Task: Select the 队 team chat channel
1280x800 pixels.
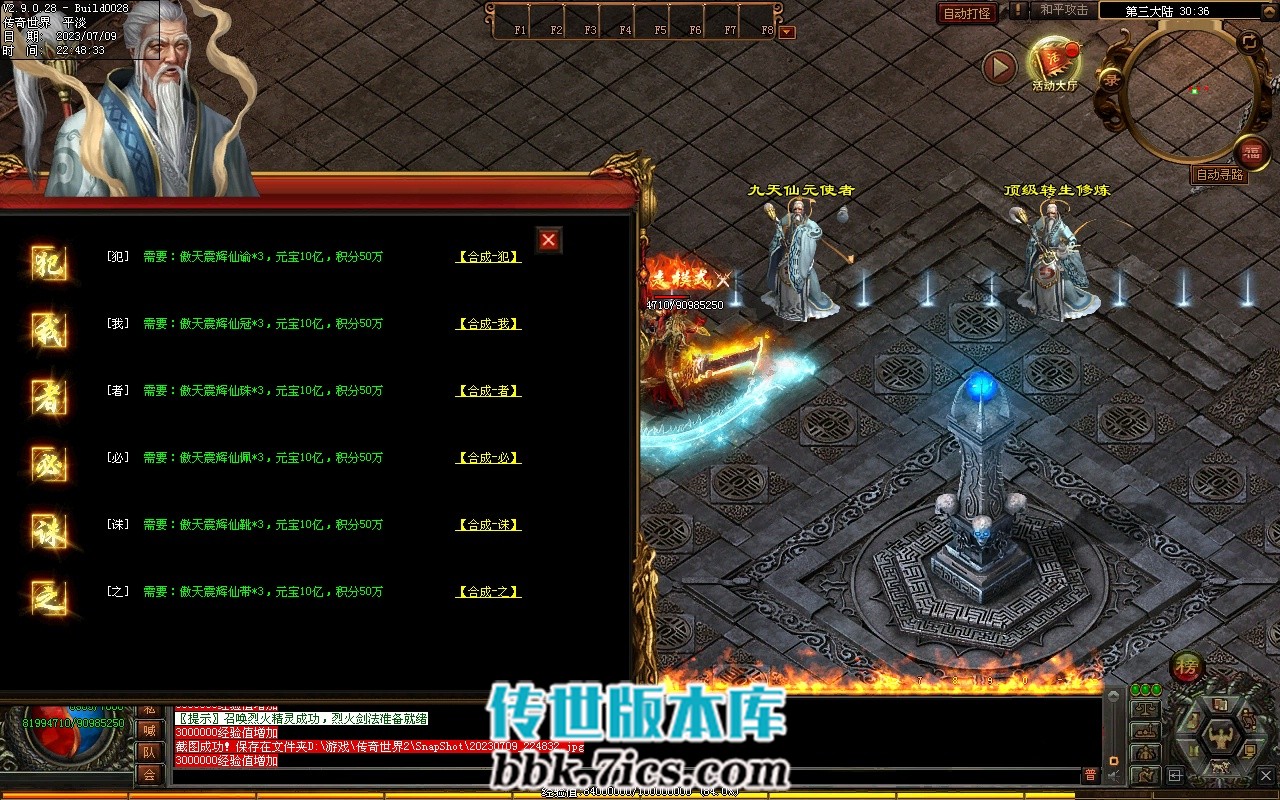Action: [149, 752]
